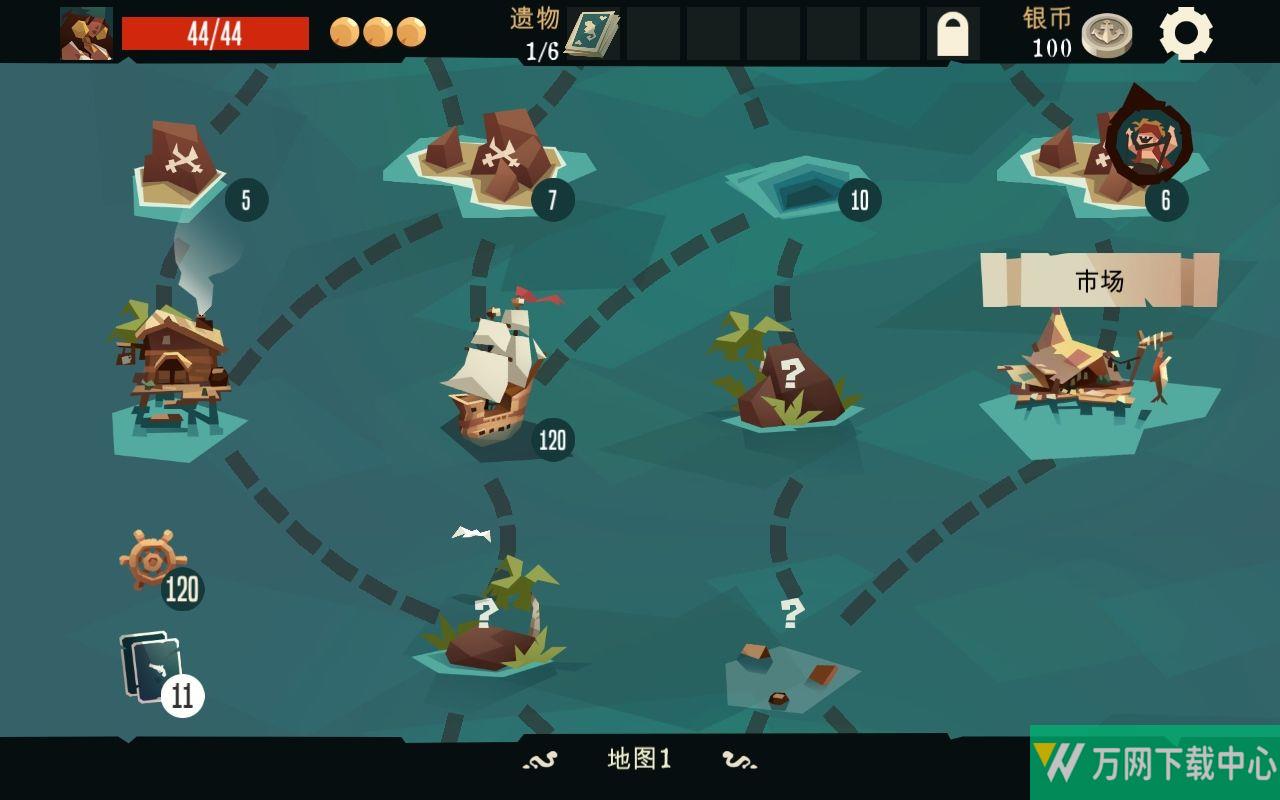Select the sailing ship node marked 120
The image size is (1280, 800).
point(496,372)
